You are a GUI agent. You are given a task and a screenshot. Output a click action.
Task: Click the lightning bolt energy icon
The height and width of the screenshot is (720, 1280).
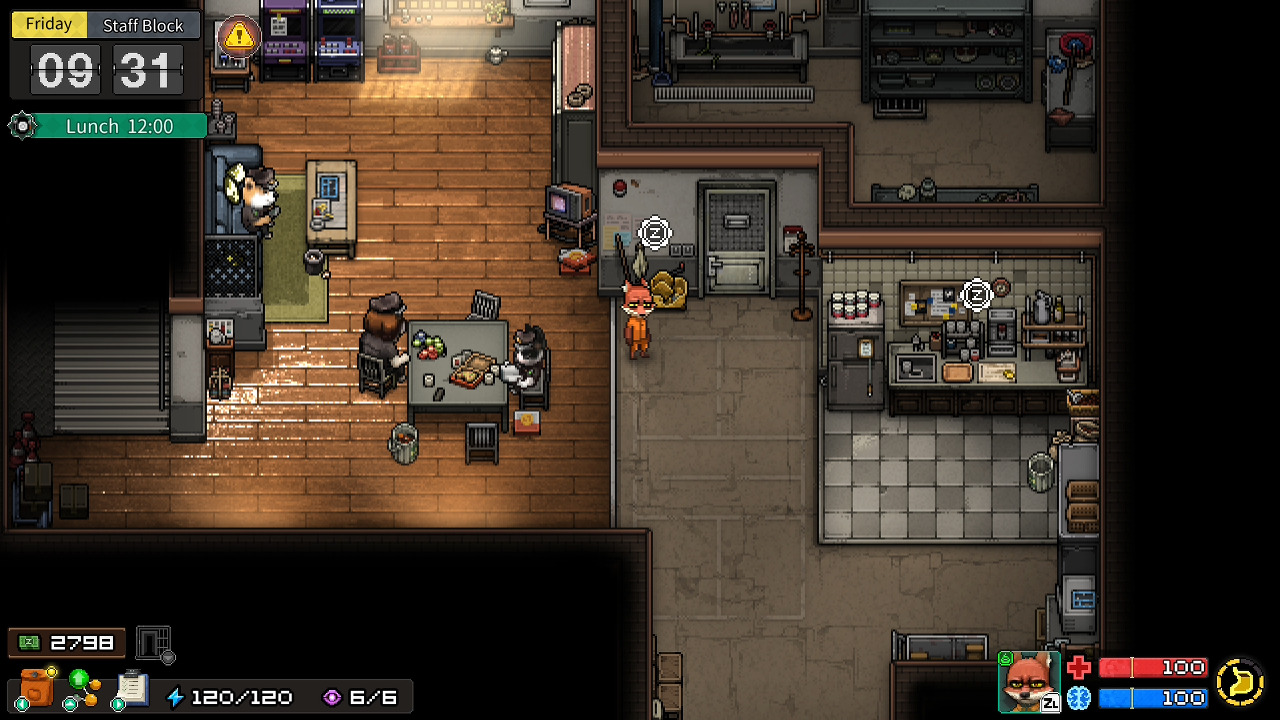tap(178, 697)
